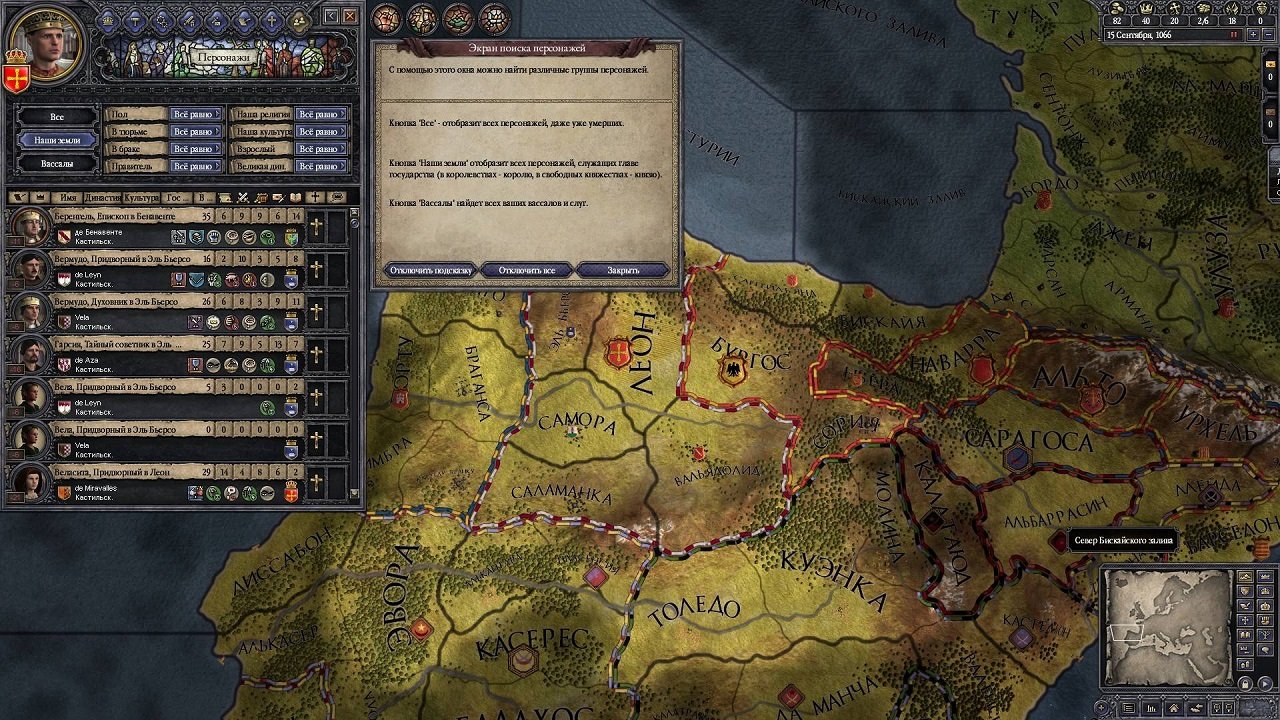Click the crossed-swords military sort icon
This screenshot has width=1280, height=720.
[x=243, y=199]
